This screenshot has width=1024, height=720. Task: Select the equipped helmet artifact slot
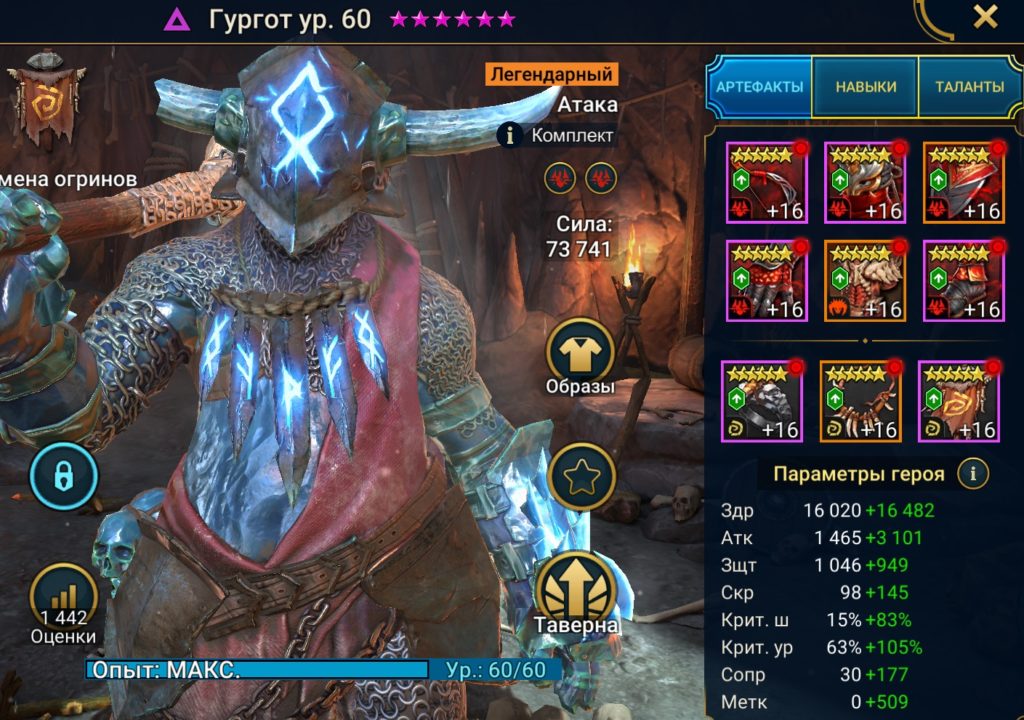tap(864, 182)
